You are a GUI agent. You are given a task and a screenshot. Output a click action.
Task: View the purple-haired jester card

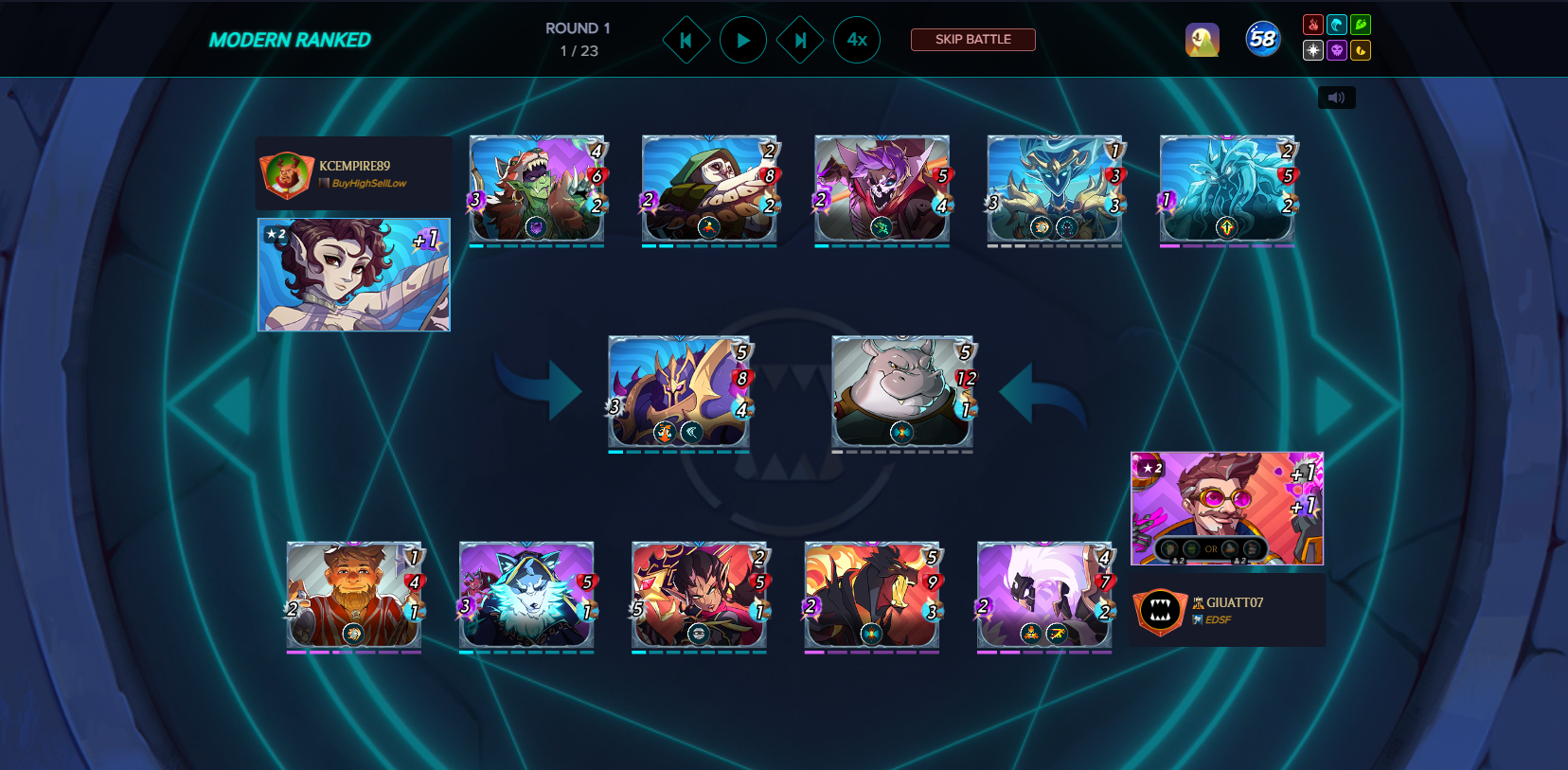(882, 188)
